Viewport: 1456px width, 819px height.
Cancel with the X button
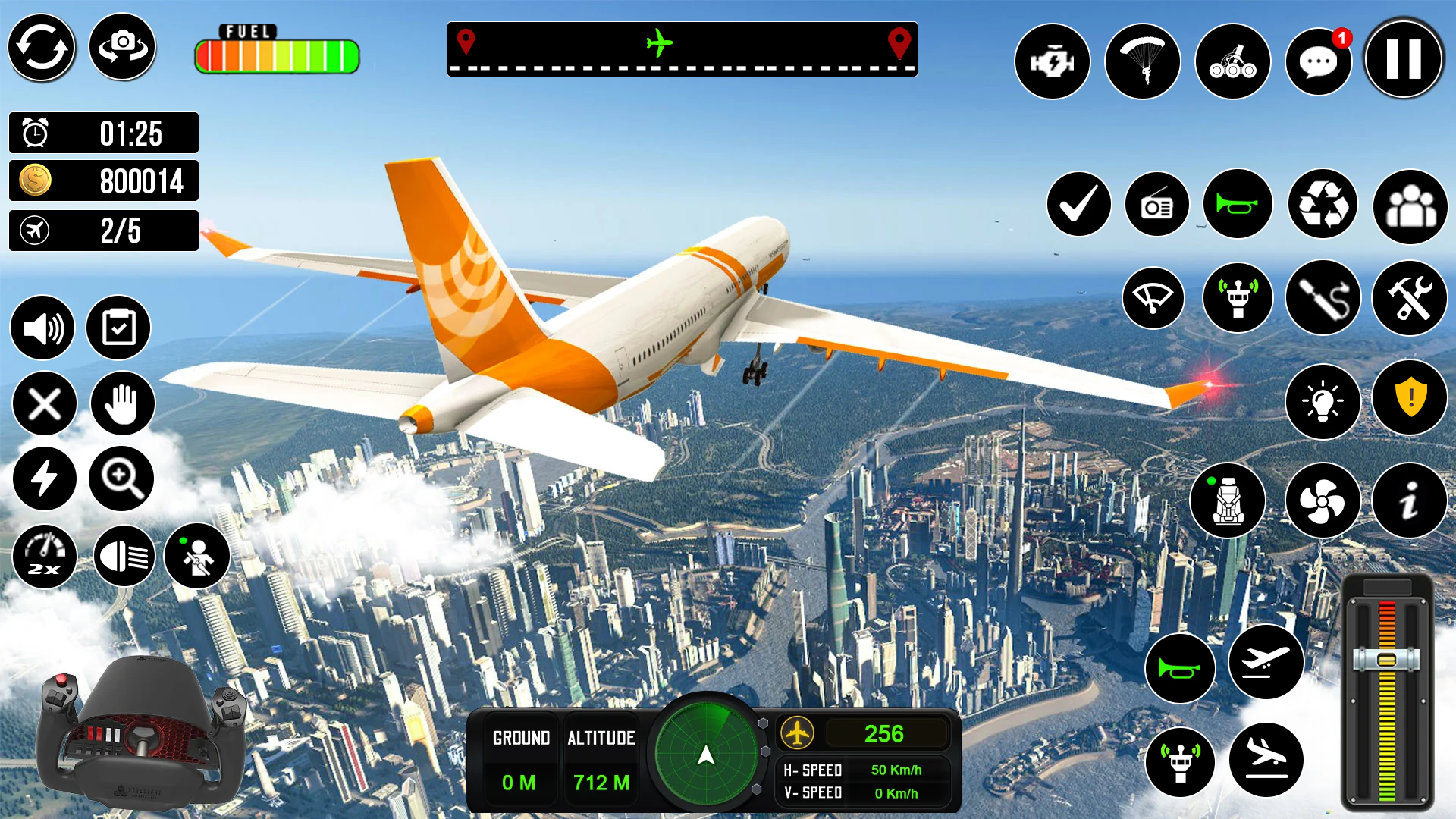pyautogui.click(x=43, y=404)
